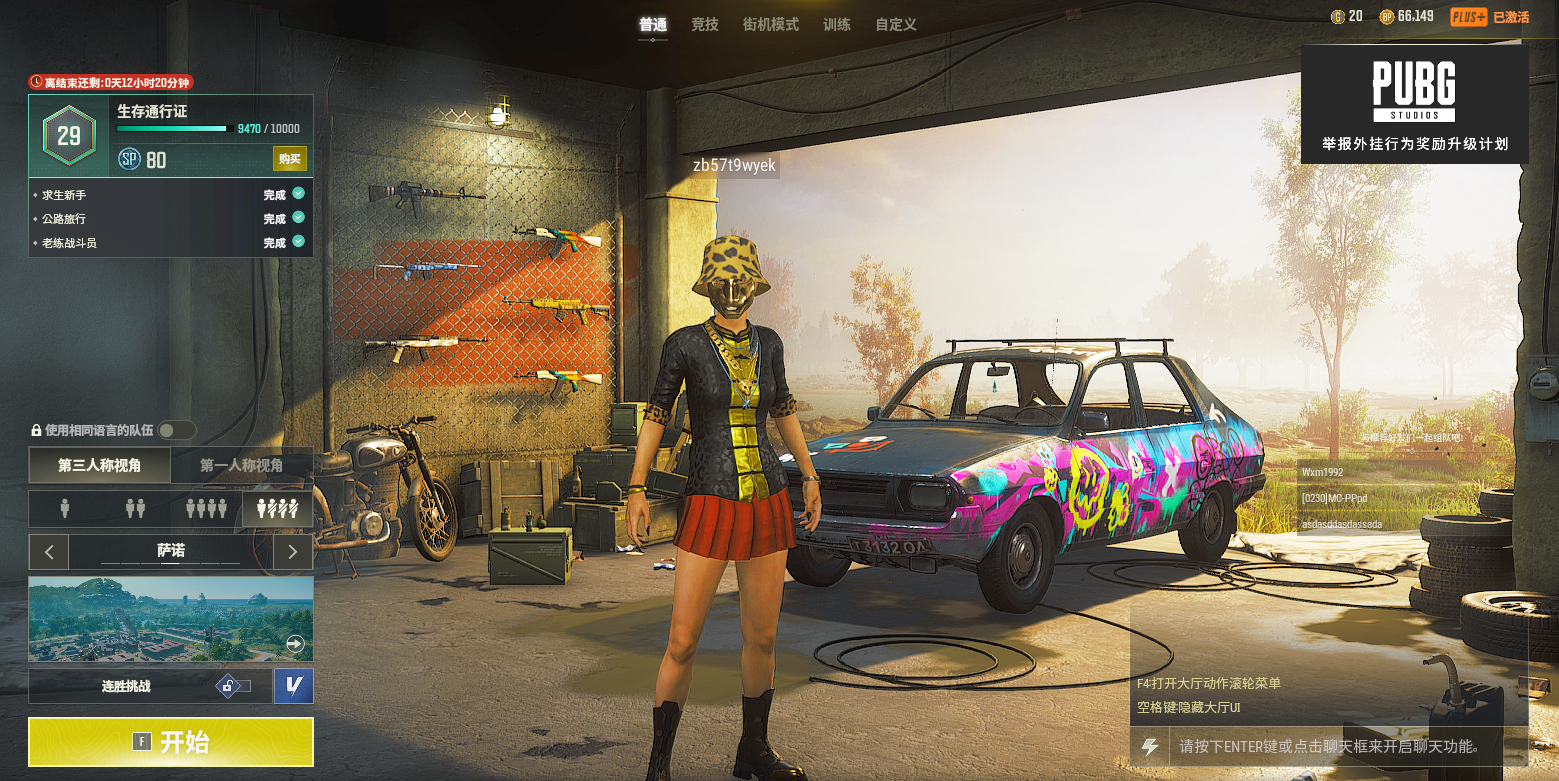Select the one-man squad option with slashed figures
Image resolution: width=1559 pixels, height=781 pixels.
(278, 509)
